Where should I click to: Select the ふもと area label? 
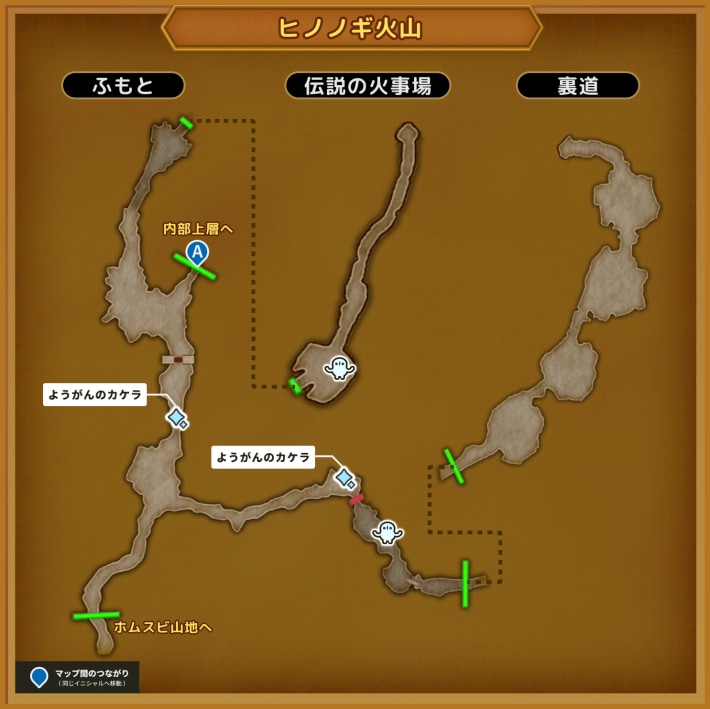point(124,86)
